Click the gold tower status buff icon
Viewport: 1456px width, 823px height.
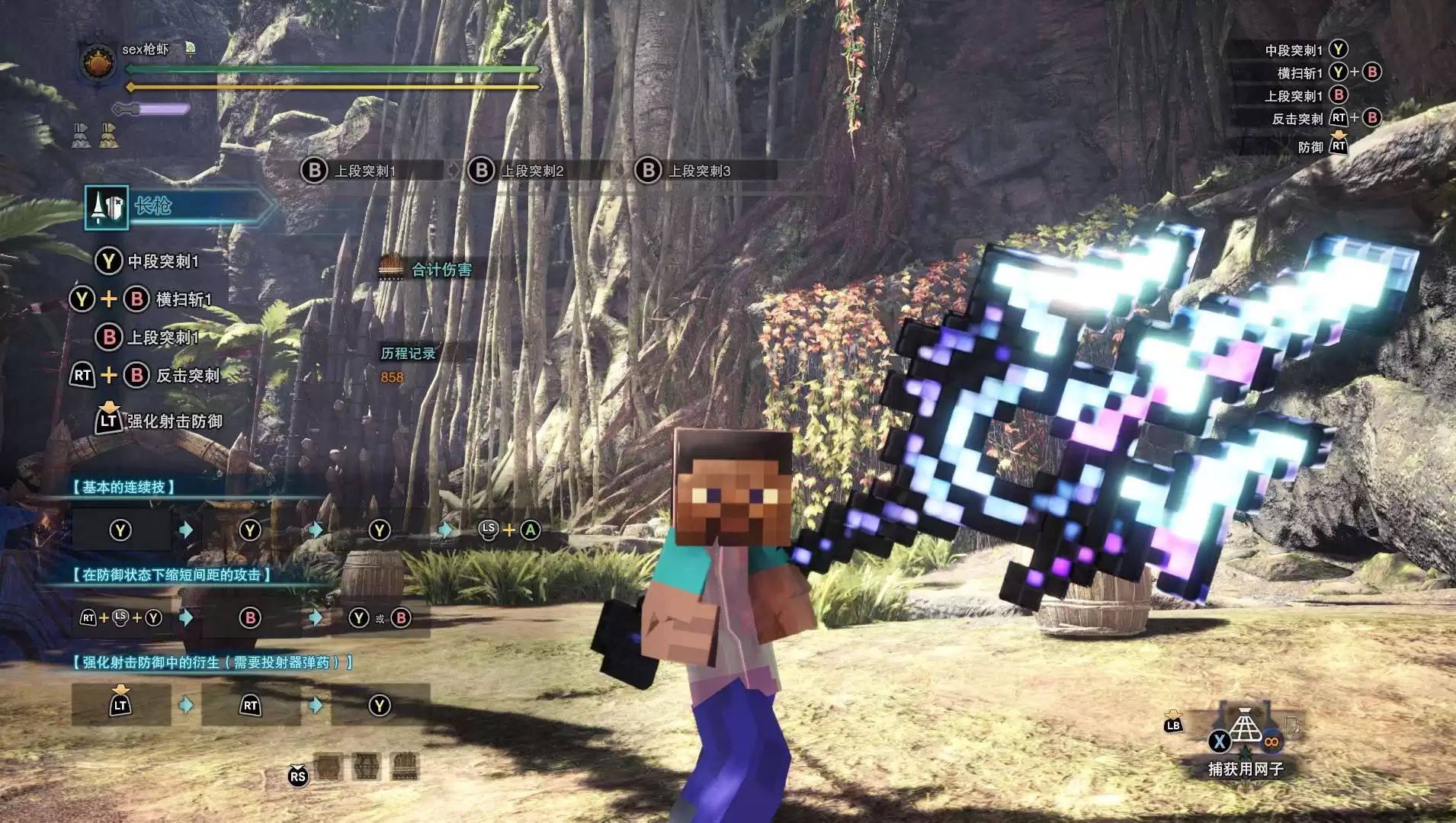(x=109, y=135)
